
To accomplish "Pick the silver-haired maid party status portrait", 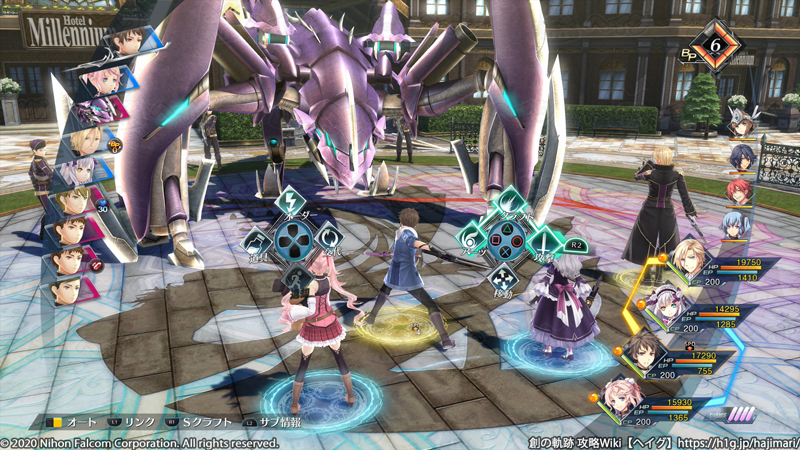I will 662,304.
